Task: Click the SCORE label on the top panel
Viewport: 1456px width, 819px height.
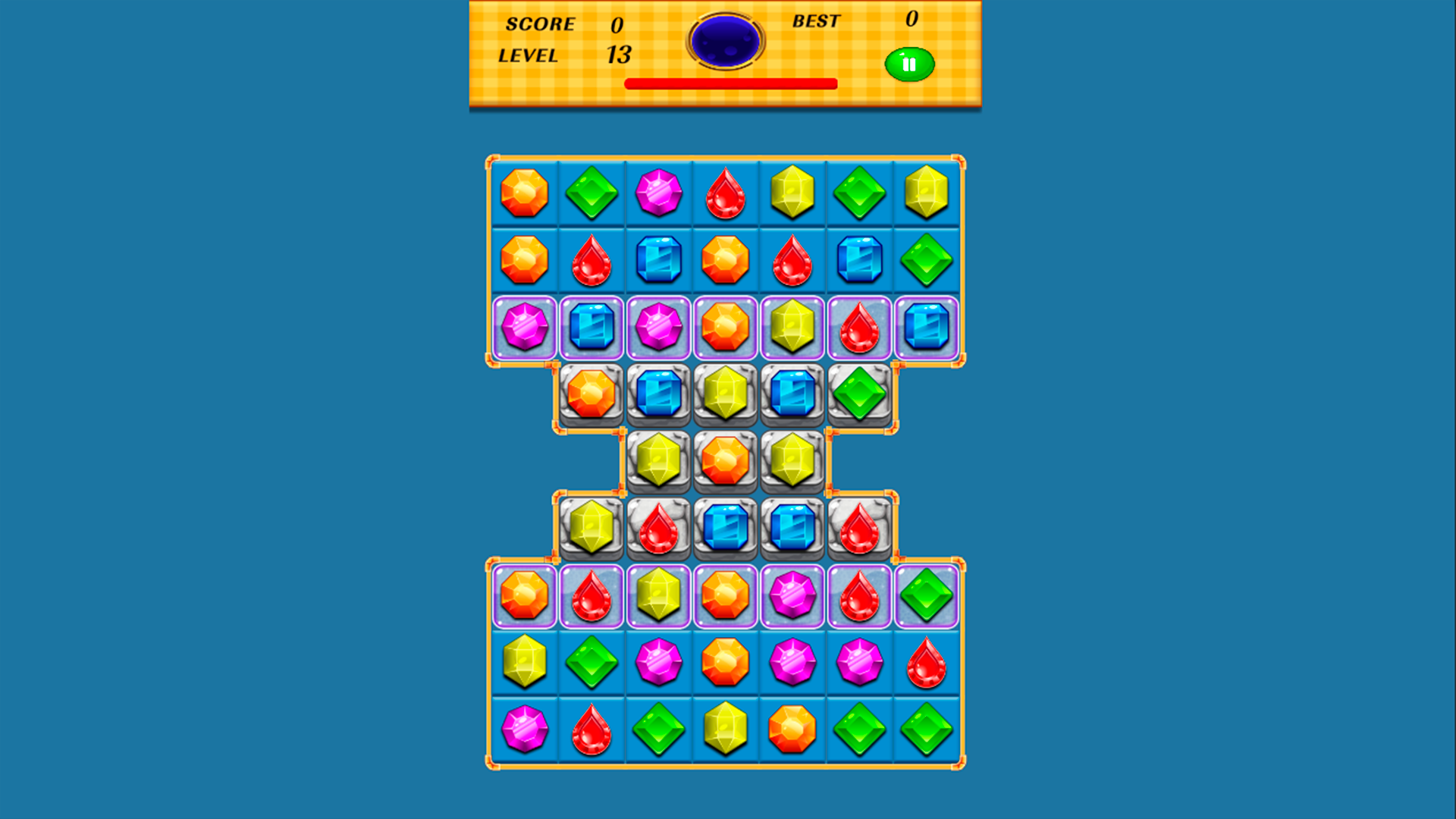Action: [x=540, y=25]
